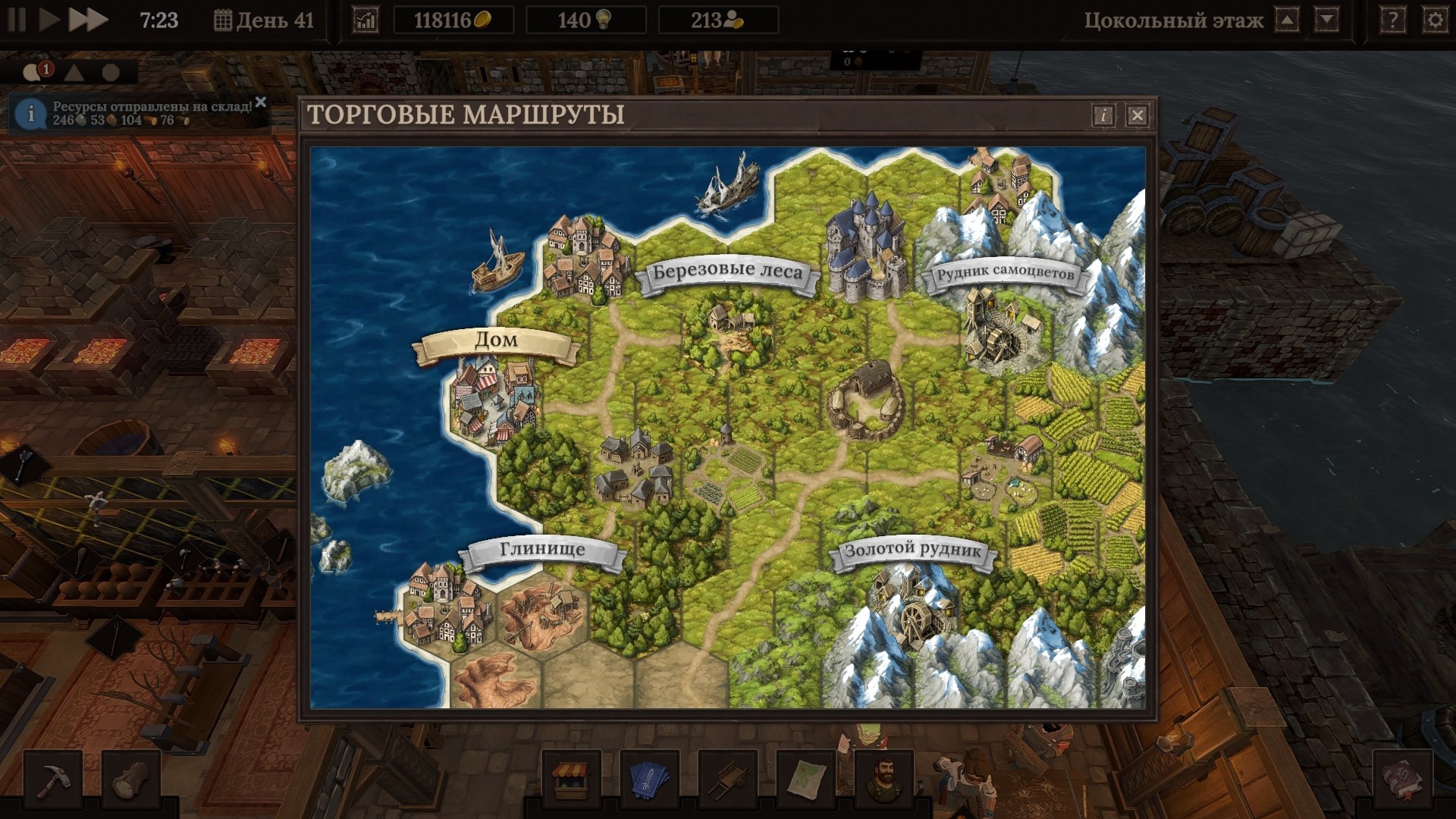Set game speed to normal play

tap(49, 20)
